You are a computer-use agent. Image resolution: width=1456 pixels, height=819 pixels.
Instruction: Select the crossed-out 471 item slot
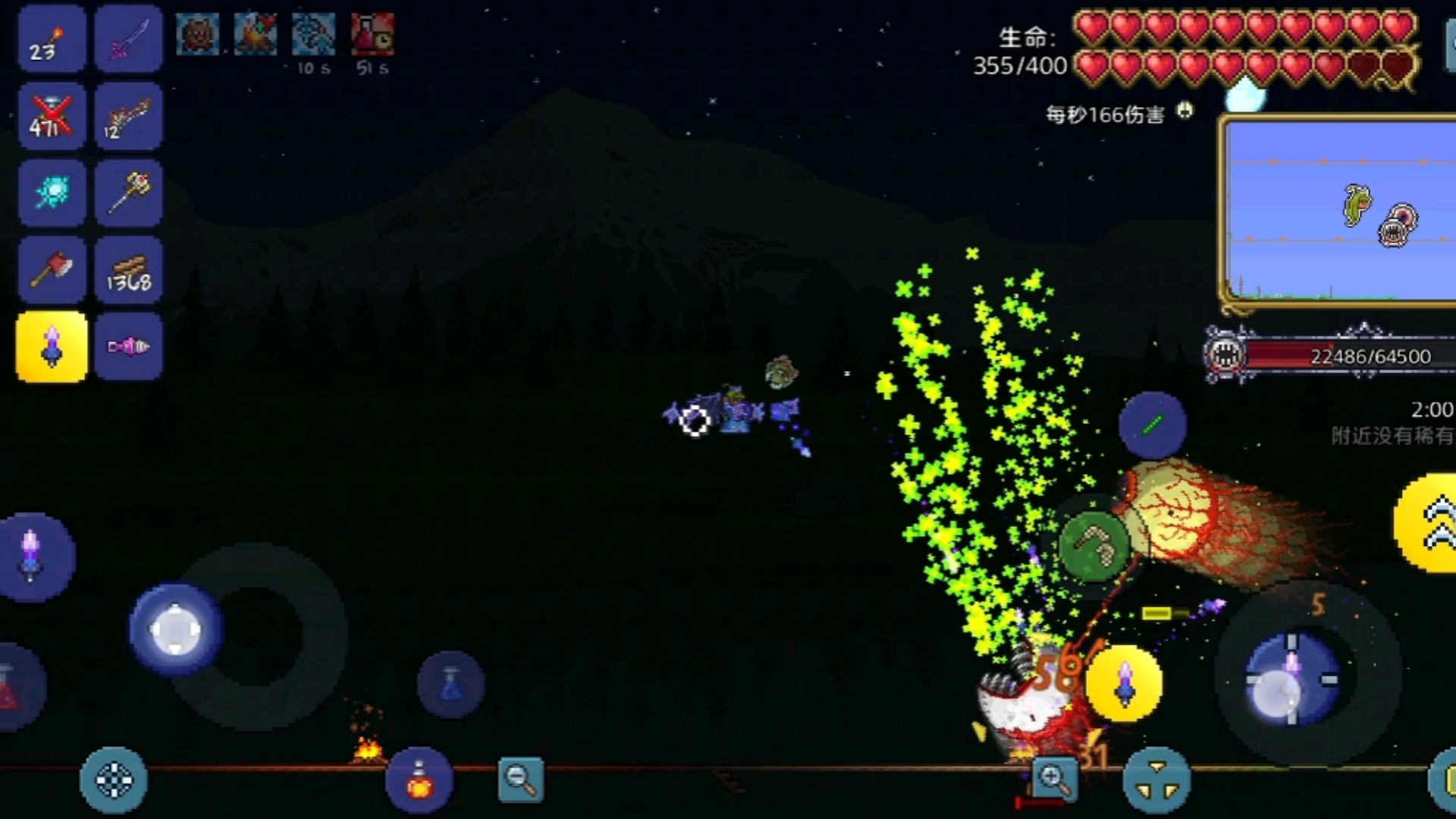click(x=52, y=117)
